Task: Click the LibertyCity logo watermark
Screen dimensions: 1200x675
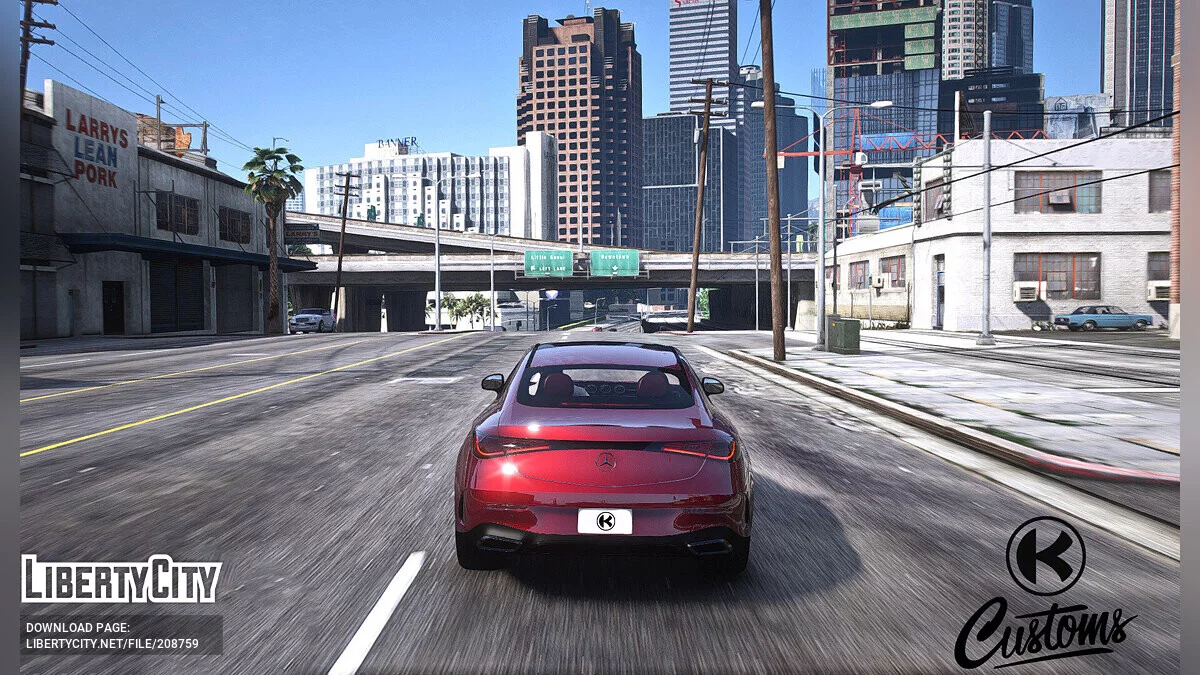Action: point(121,579)
